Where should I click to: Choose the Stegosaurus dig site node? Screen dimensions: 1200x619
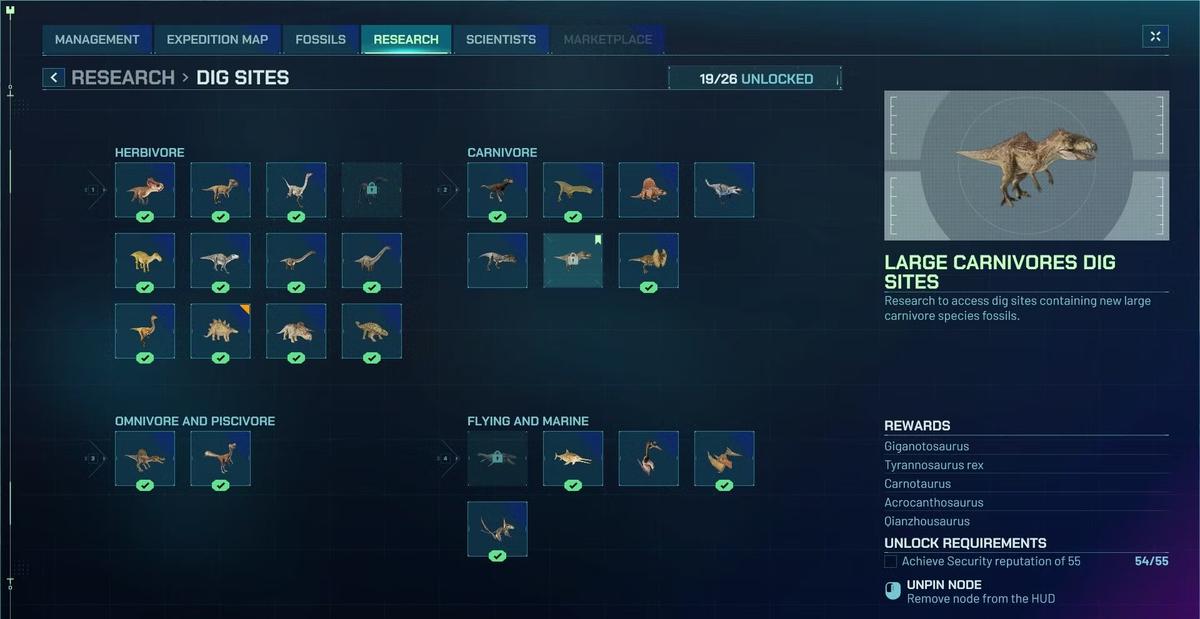(221, 331)
